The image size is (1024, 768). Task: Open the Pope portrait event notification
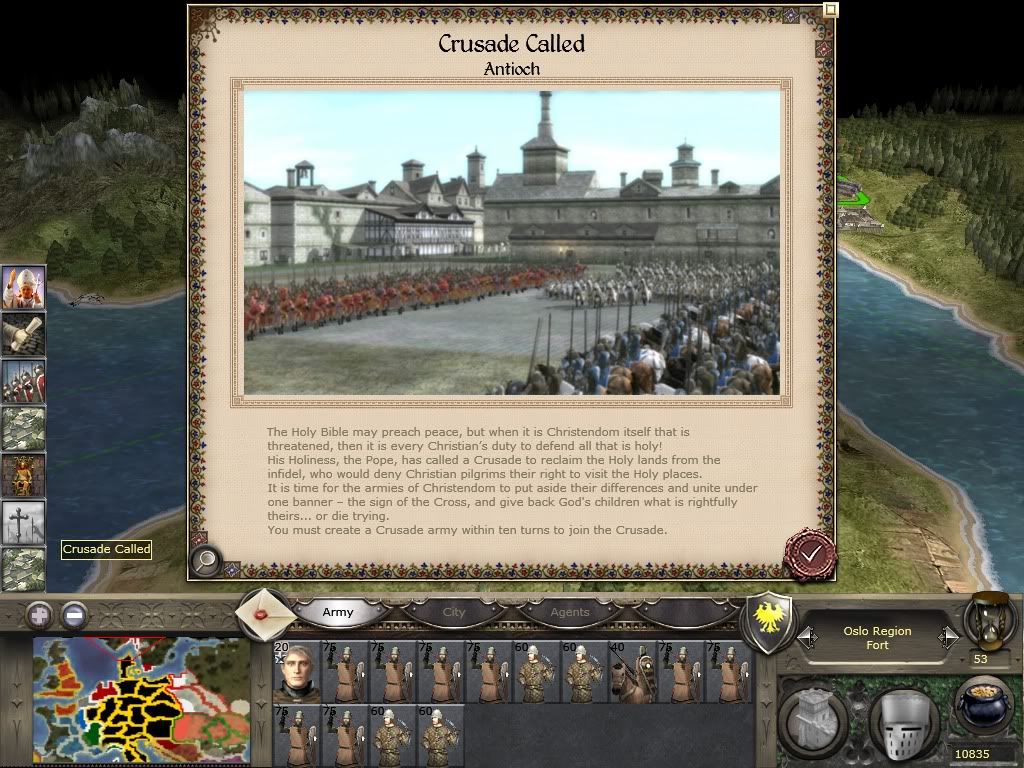(x=23, y=288)
